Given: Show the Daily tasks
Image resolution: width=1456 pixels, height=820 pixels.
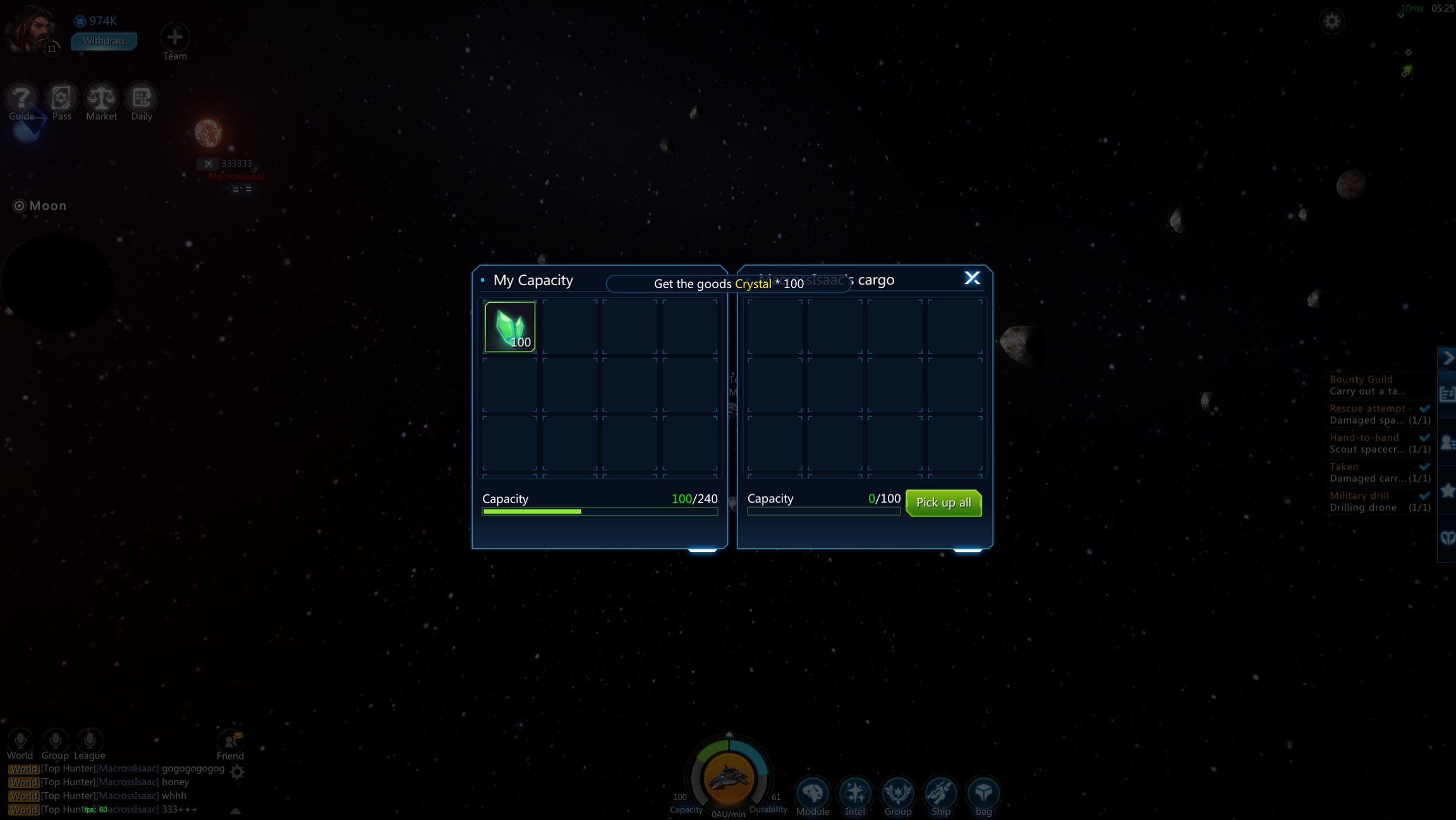Looking at the screenshot, I should 142,99.
